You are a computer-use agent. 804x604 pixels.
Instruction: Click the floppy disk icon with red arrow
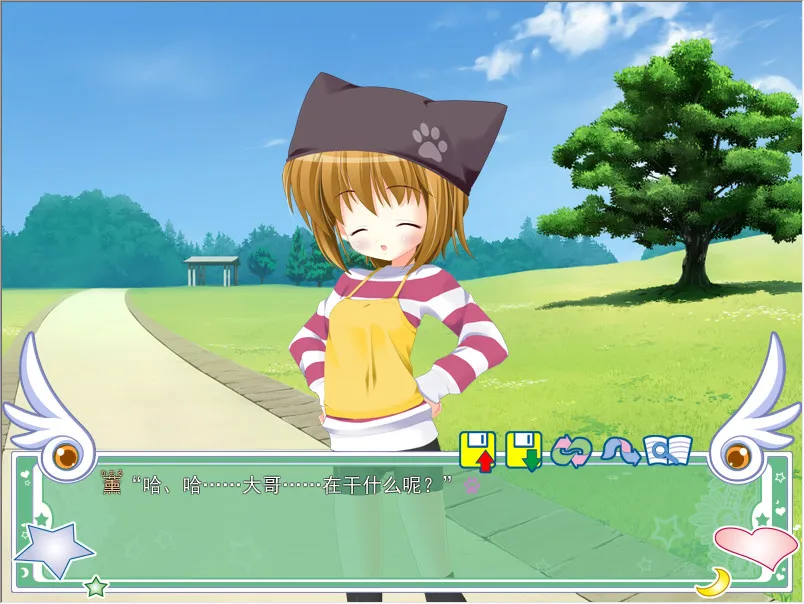[x=478, y=450]
